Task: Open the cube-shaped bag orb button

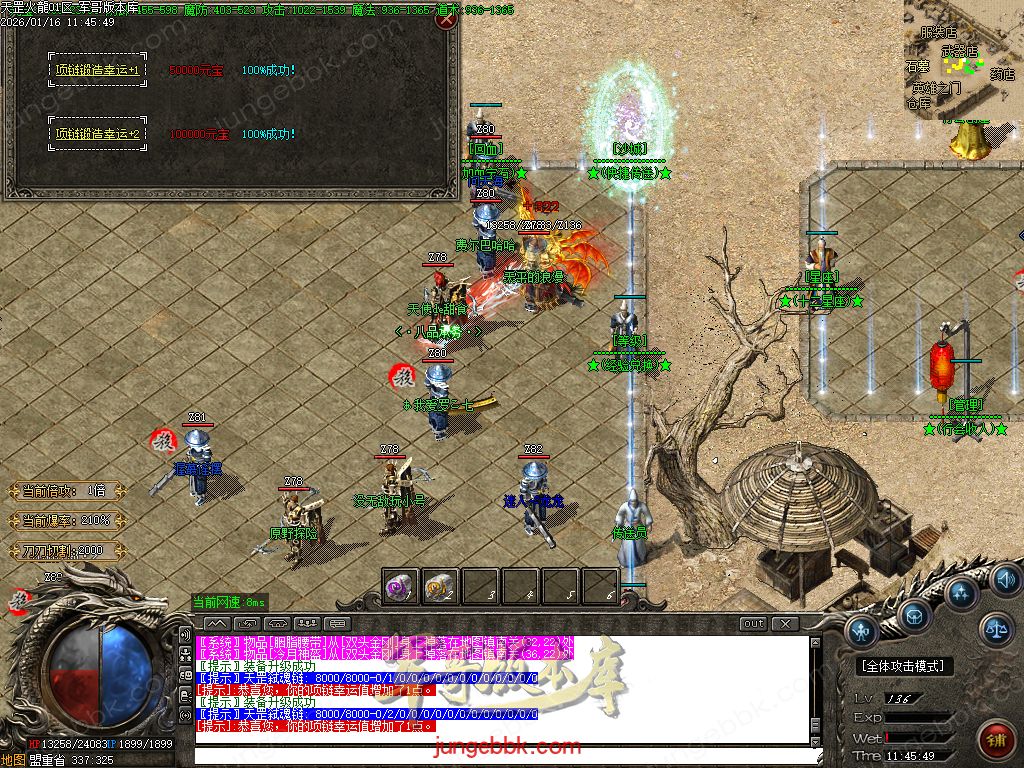Action: click(914, 616)
